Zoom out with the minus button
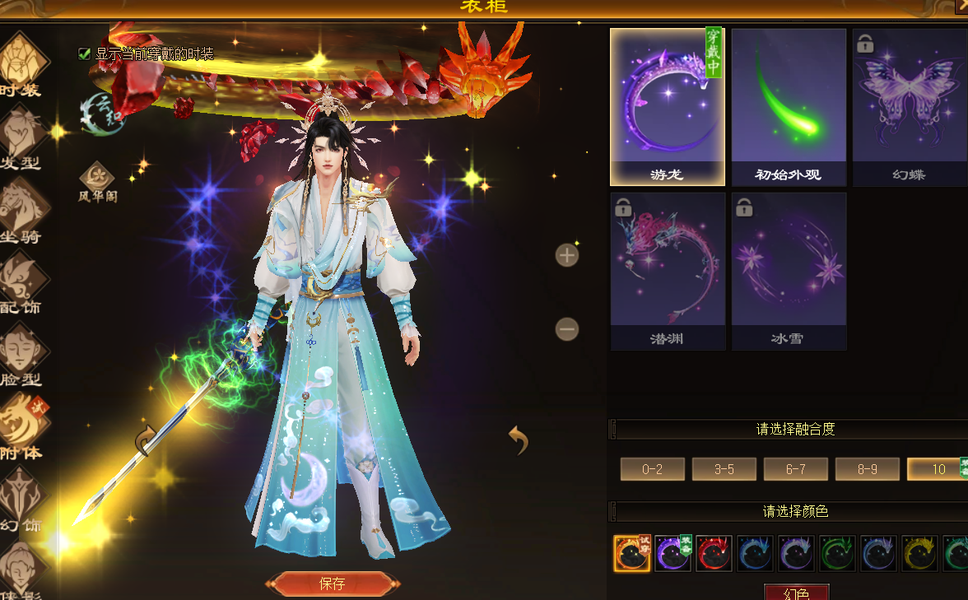 [567, 328]
